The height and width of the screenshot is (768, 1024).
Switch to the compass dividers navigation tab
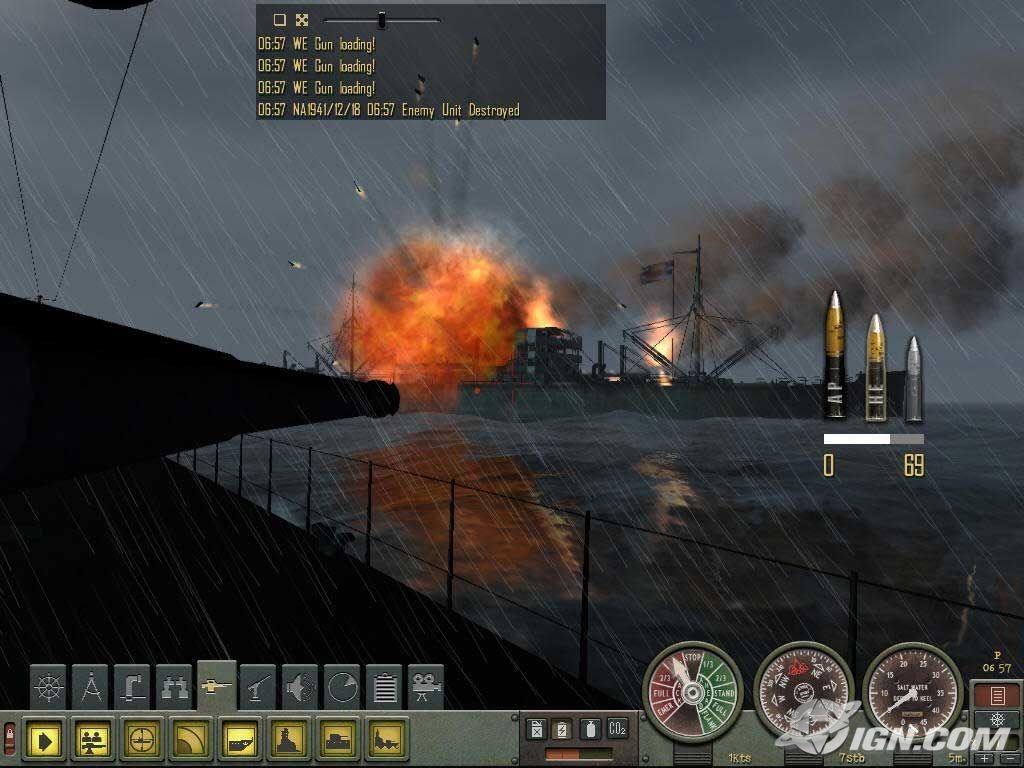(91, 687)
